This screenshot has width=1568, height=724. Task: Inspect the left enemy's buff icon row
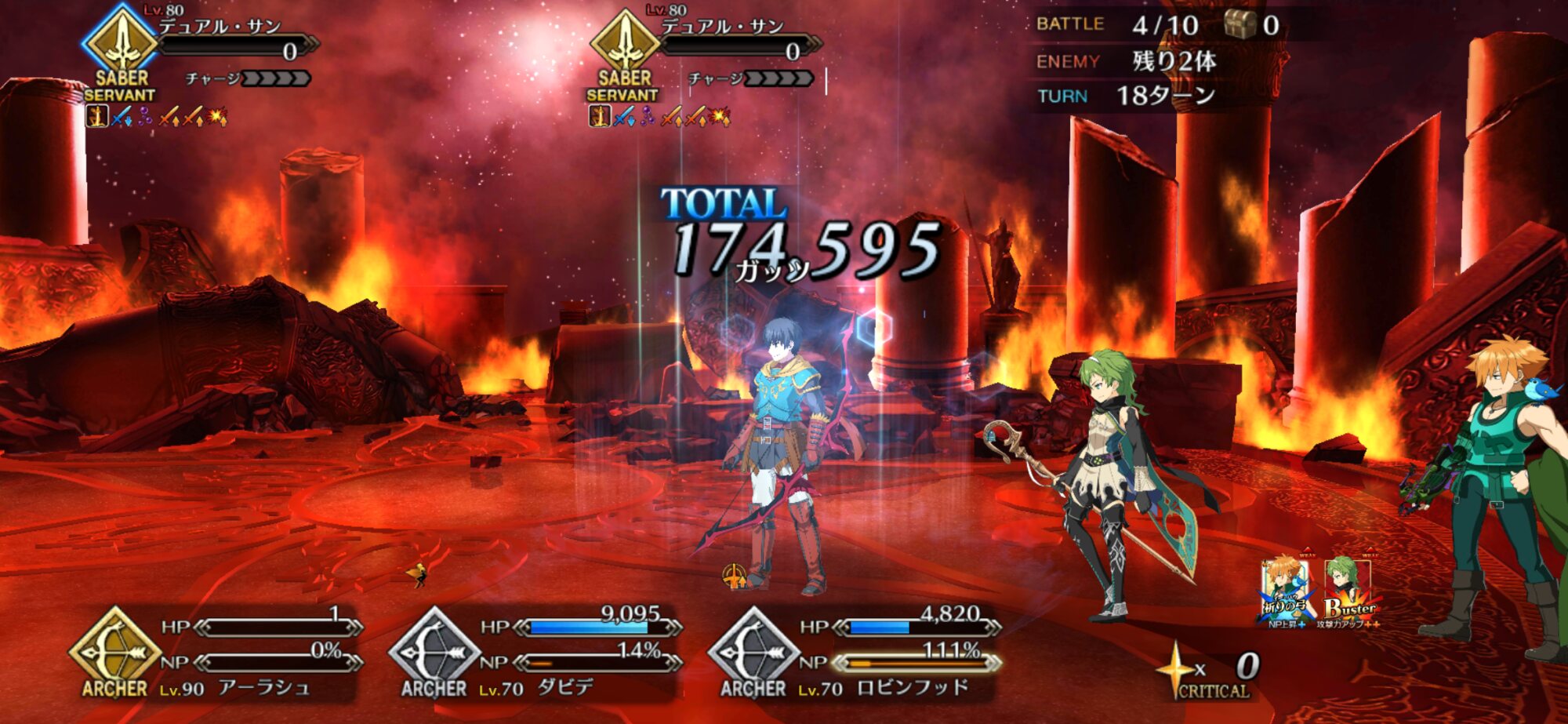coord(157,118)
